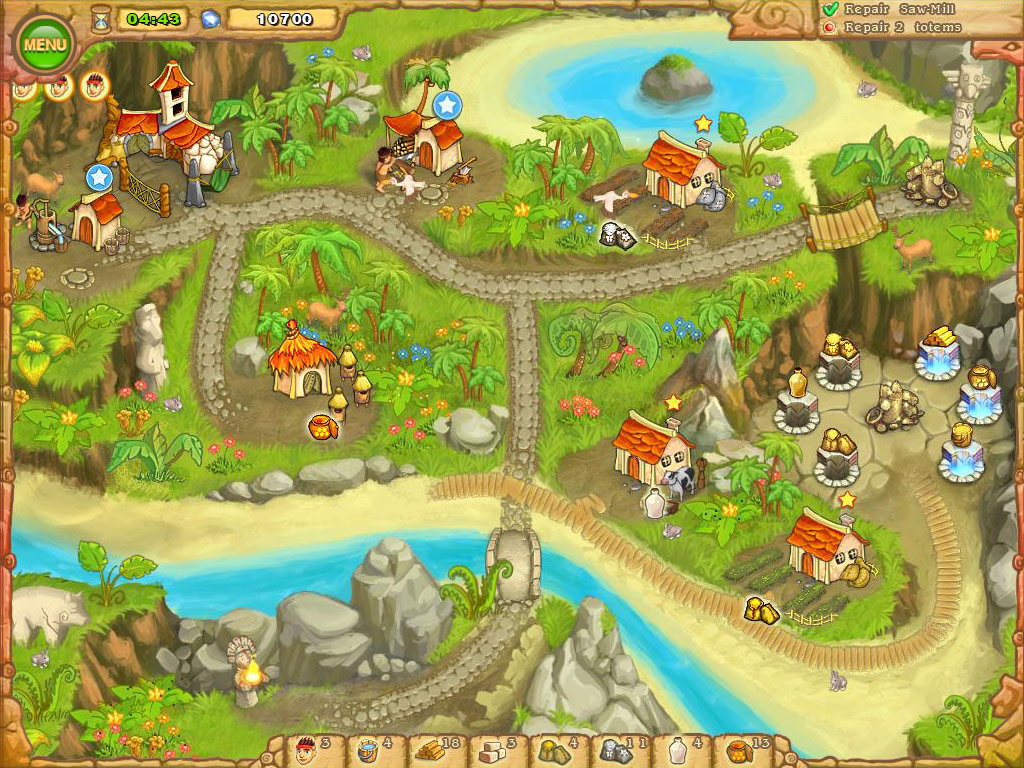
Task: Open the green MENU button
Action: [45, 45]
